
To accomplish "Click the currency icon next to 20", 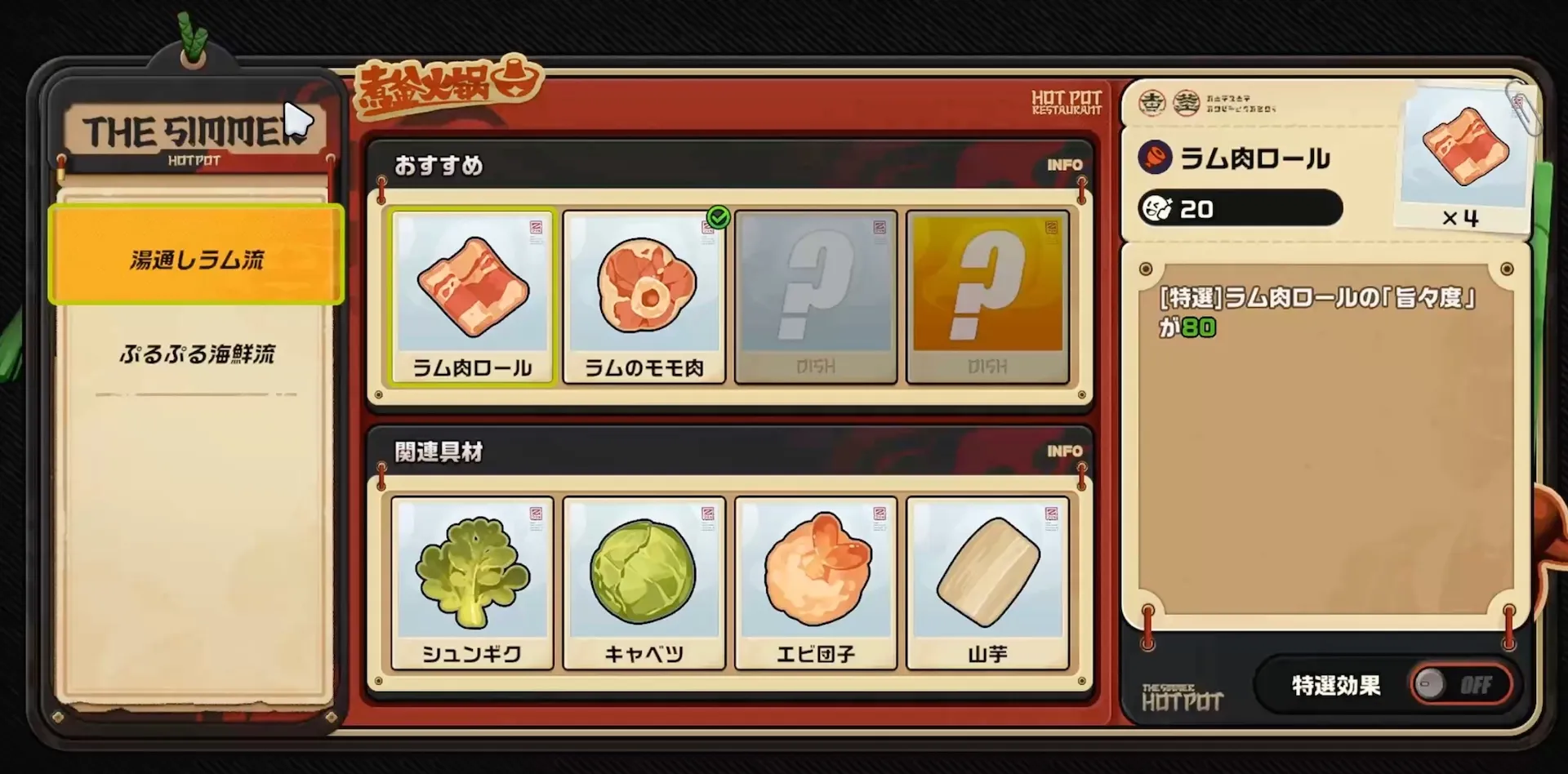I will 1156,208.
